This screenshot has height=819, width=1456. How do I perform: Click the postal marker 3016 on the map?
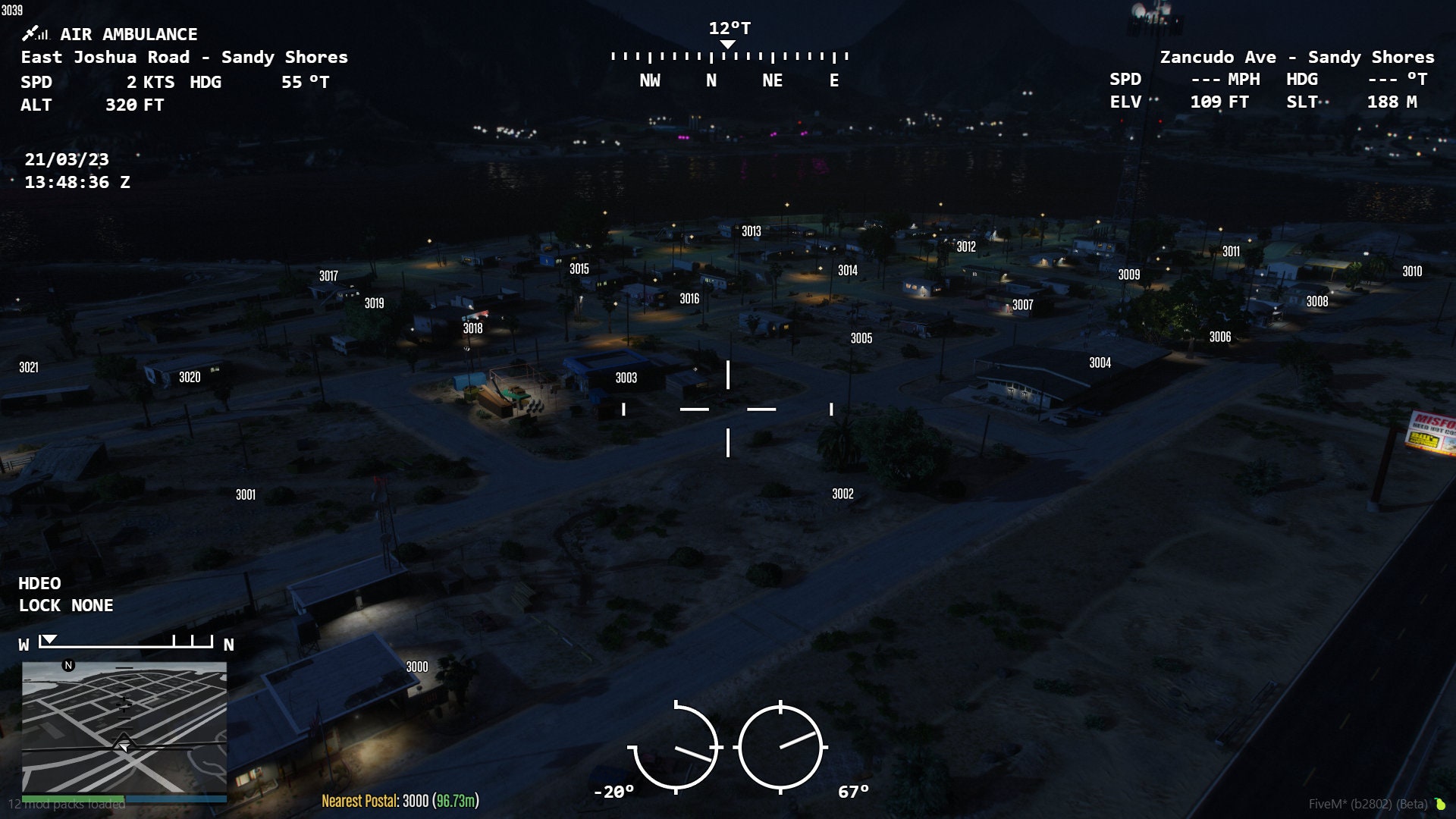point(689,298)
